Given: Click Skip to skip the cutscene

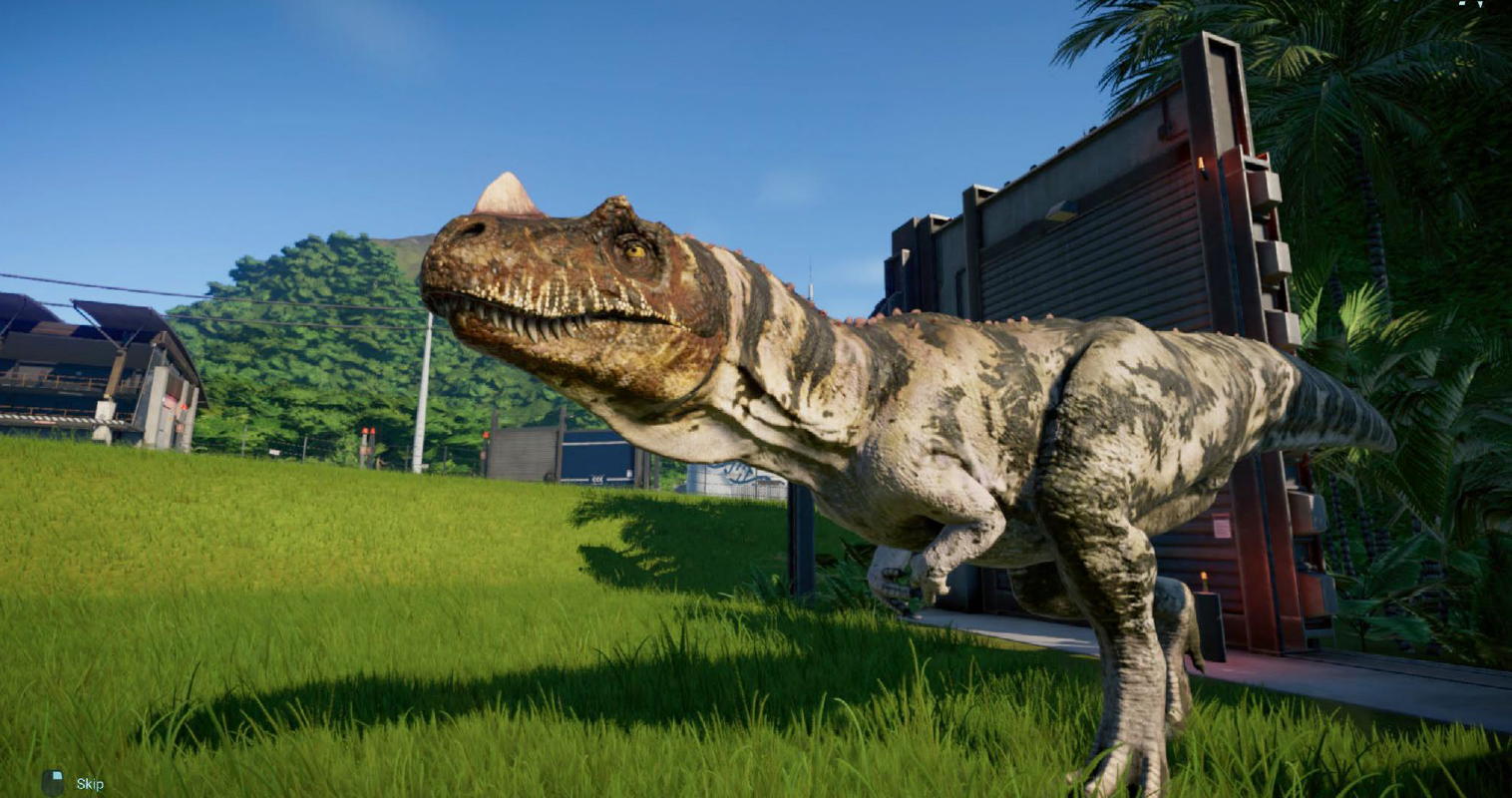Looking at the screenshot, I should pyautogui.click(x=90, y=783).
